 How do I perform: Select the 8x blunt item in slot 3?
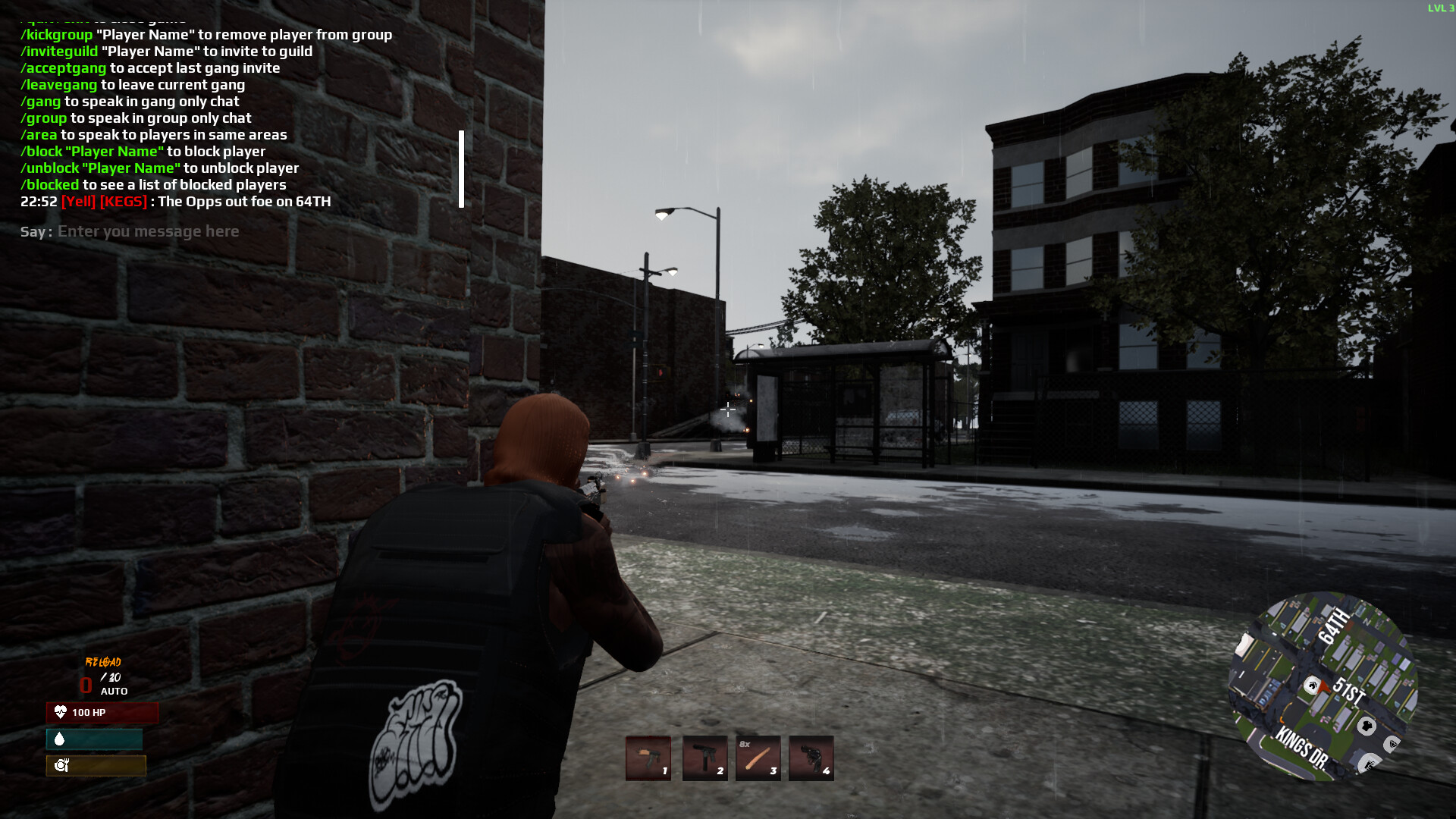[x=758, y=758]
